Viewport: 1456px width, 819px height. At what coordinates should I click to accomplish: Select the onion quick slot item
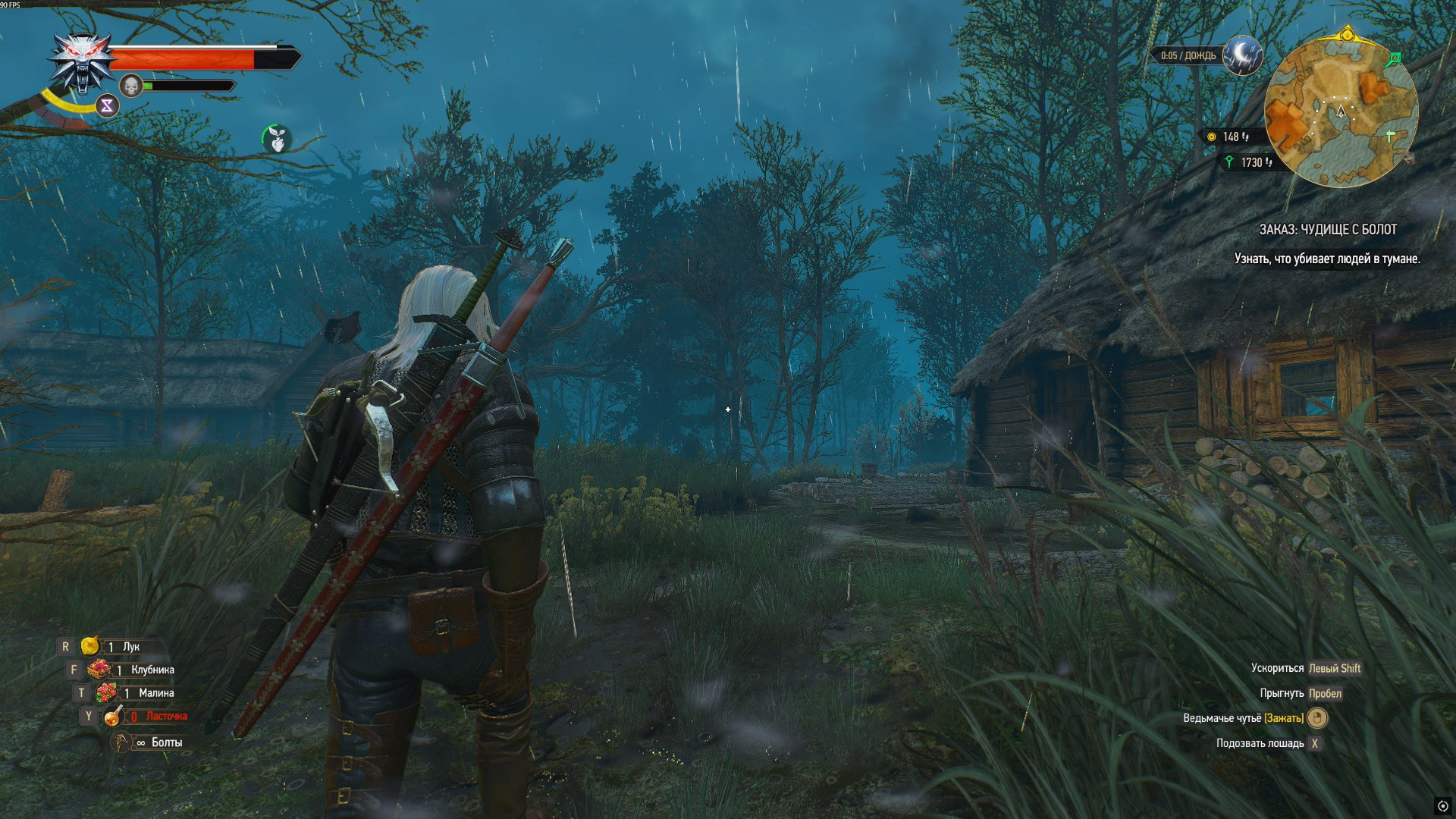tap(90, 646)
